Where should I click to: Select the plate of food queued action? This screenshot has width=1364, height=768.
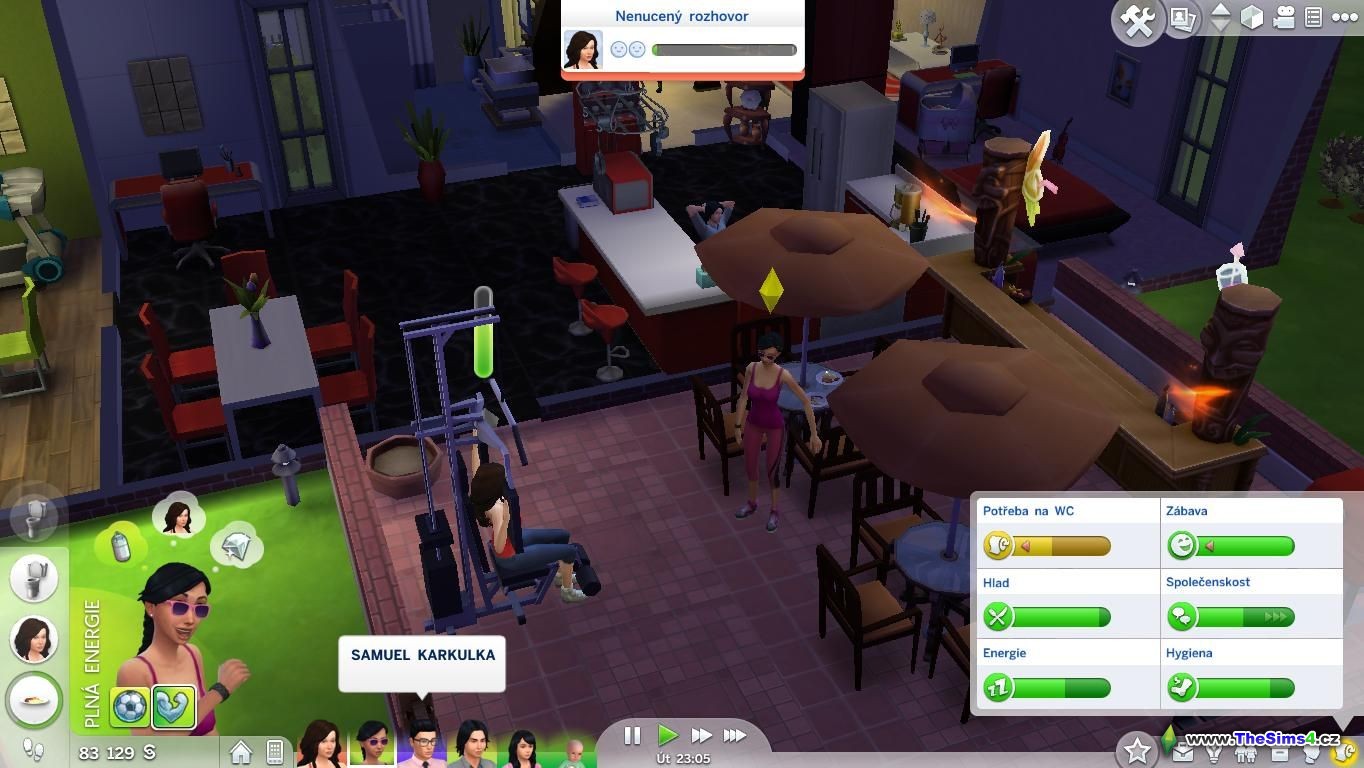(x=34, y=700)
